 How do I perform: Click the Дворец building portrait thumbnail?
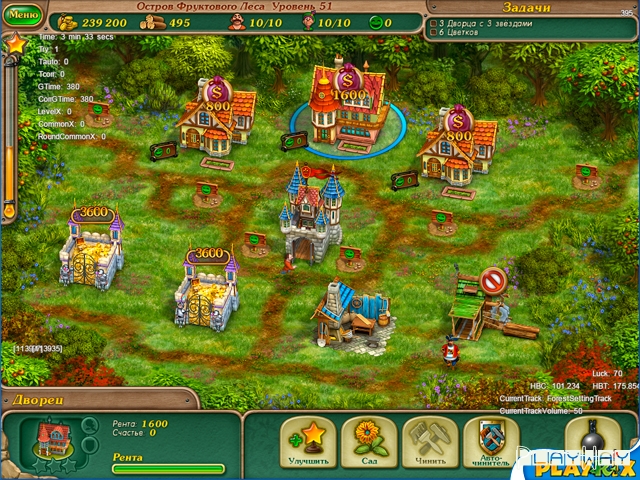50,439
